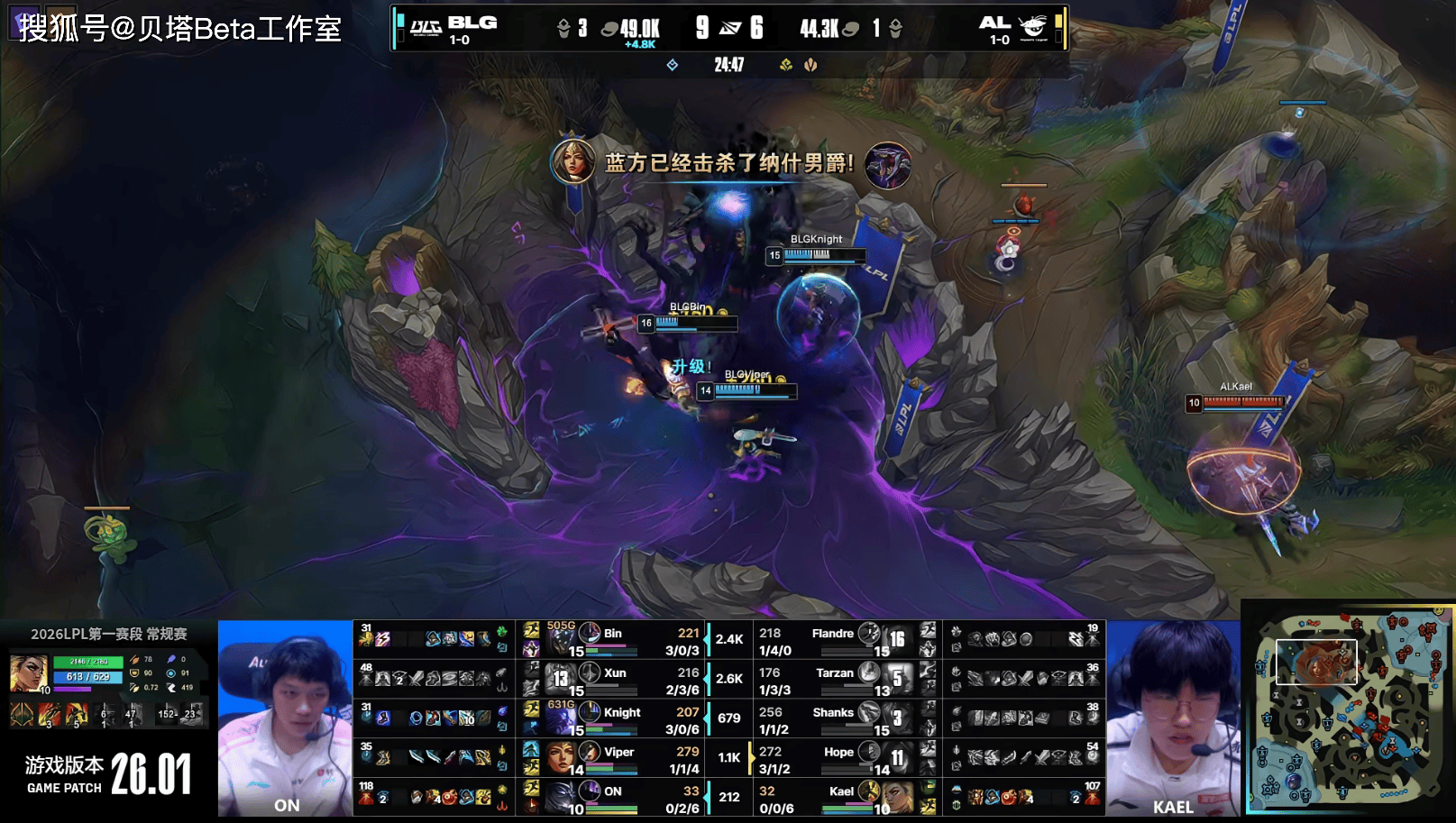
Task: Click the selected champion portrait in the info panel
Action: tap(28, 674)
